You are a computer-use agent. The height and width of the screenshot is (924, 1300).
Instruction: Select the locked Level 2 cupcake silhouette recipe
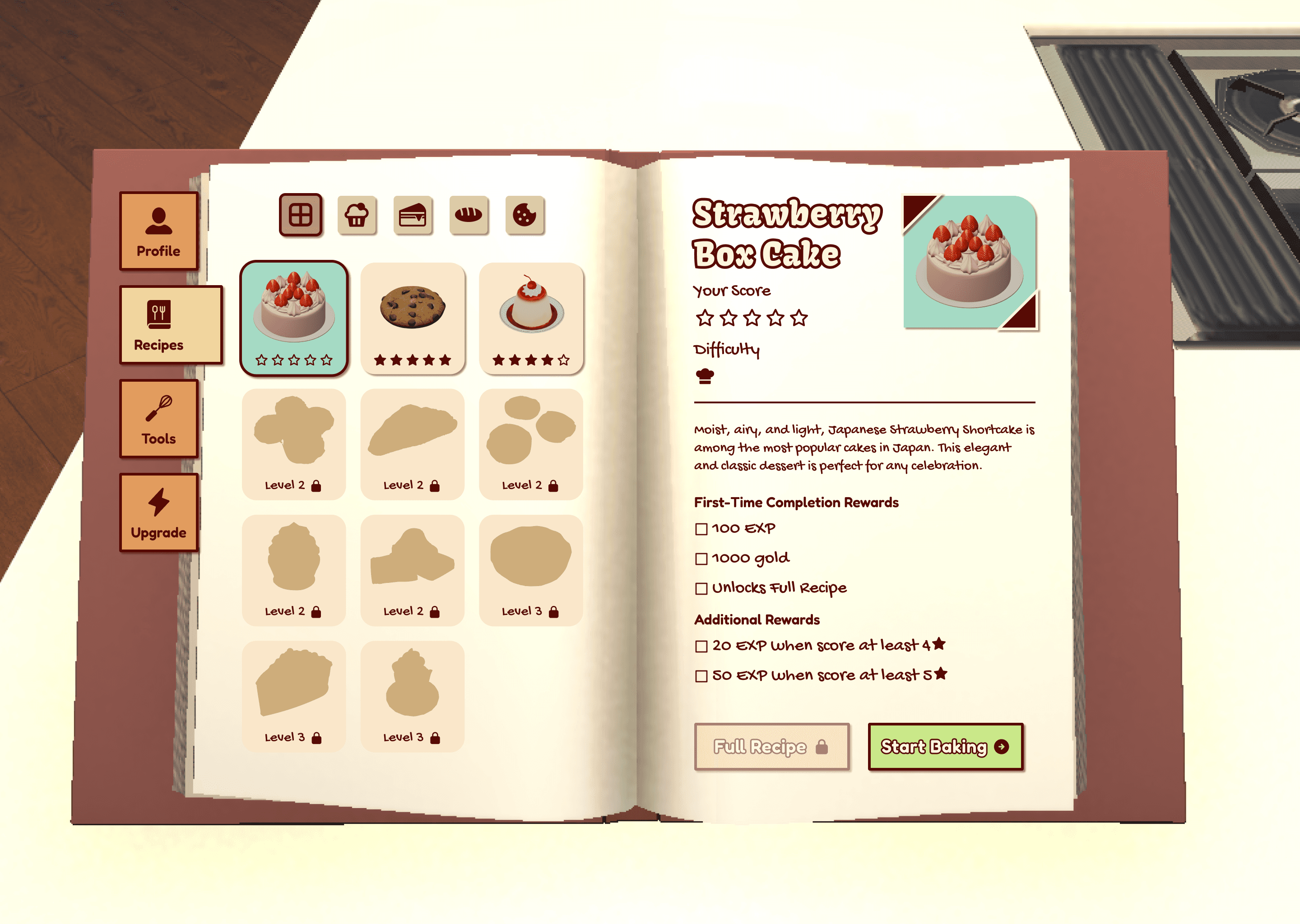pos(294,569)
